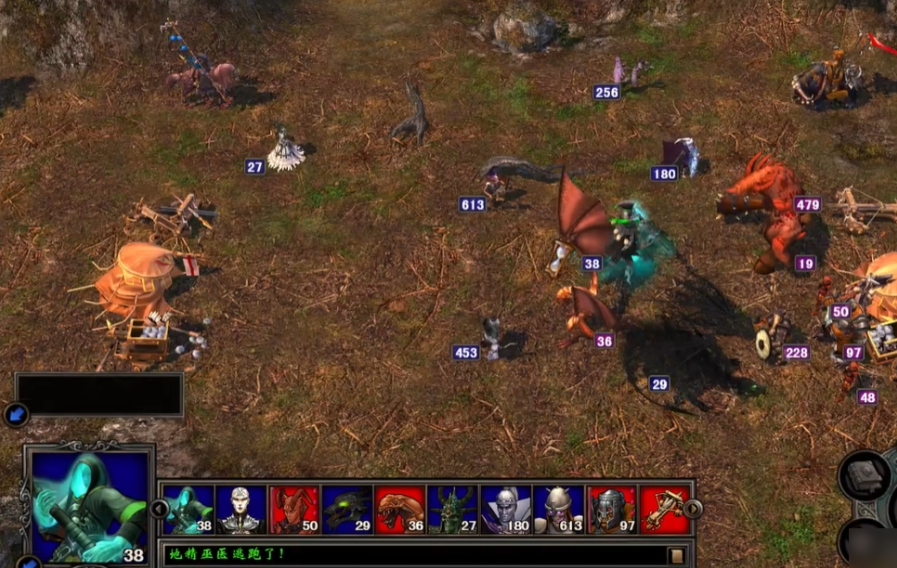Viewport: 897px width, 568px height.
Task: Choose the black dragon portrait numbered 29
Action: point(347,510)
